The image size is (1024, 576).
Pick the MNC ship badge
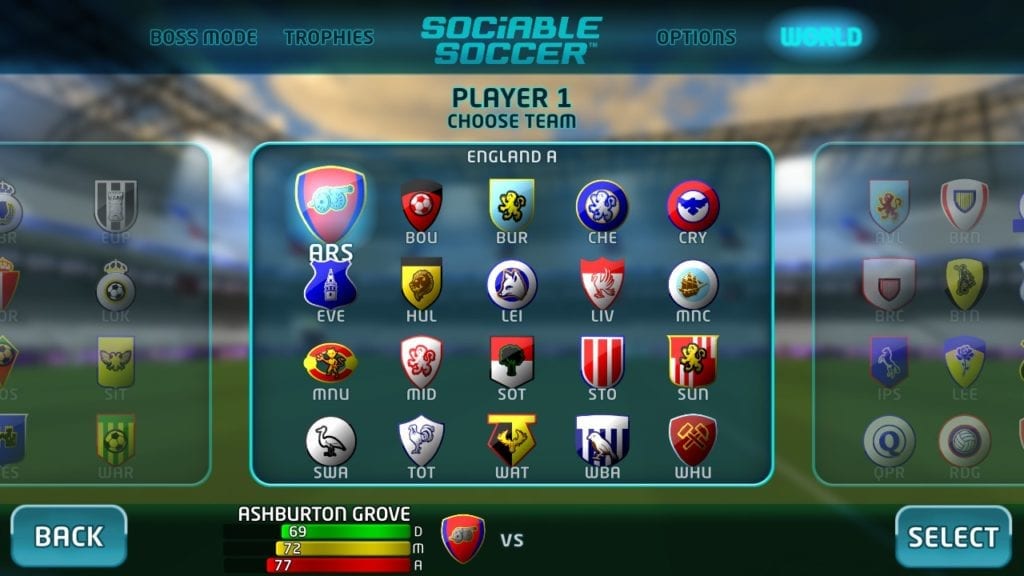click(x=692, y=284)
